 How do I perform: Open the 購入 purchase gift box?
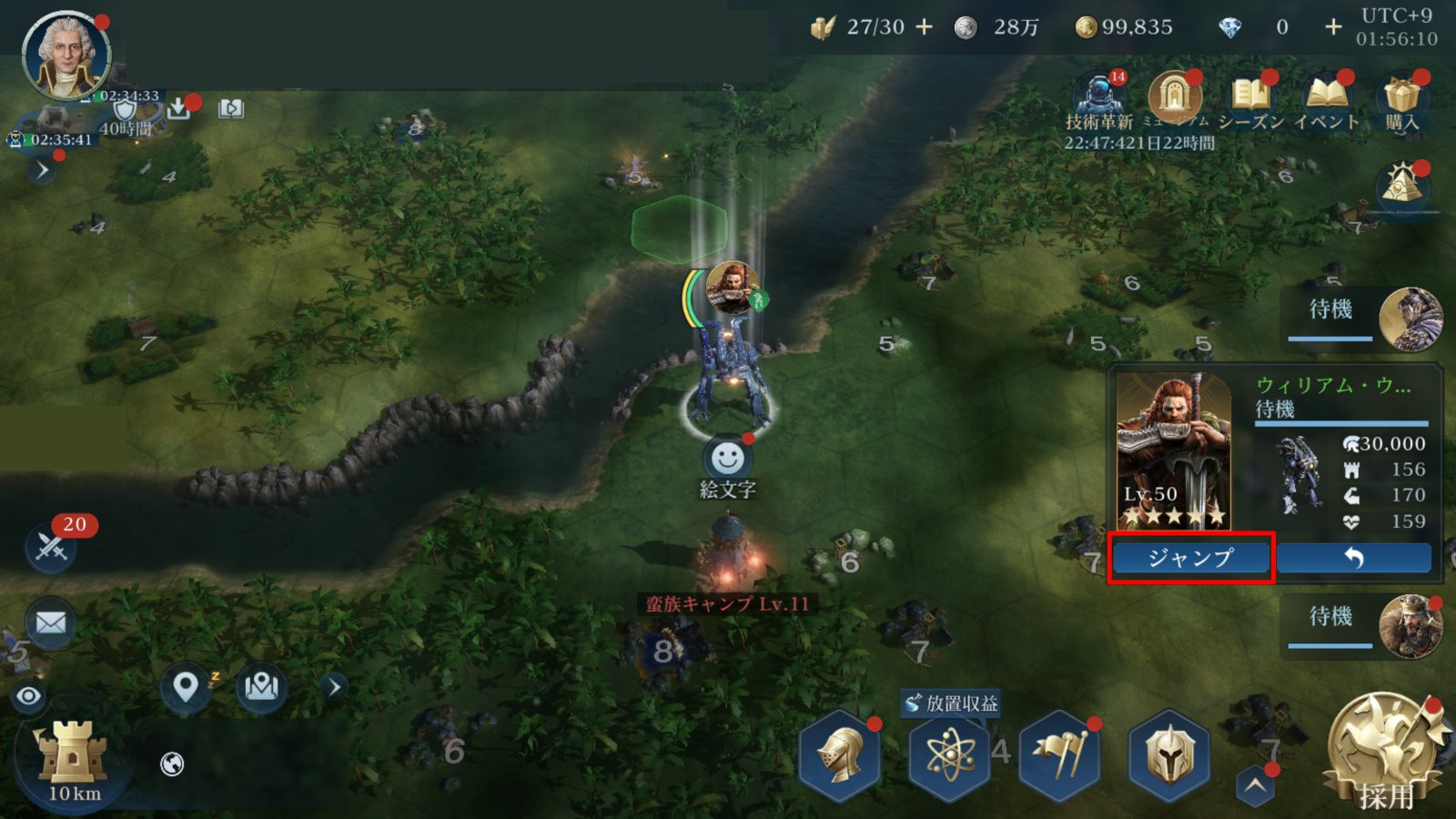click(x=1401, y=98)
